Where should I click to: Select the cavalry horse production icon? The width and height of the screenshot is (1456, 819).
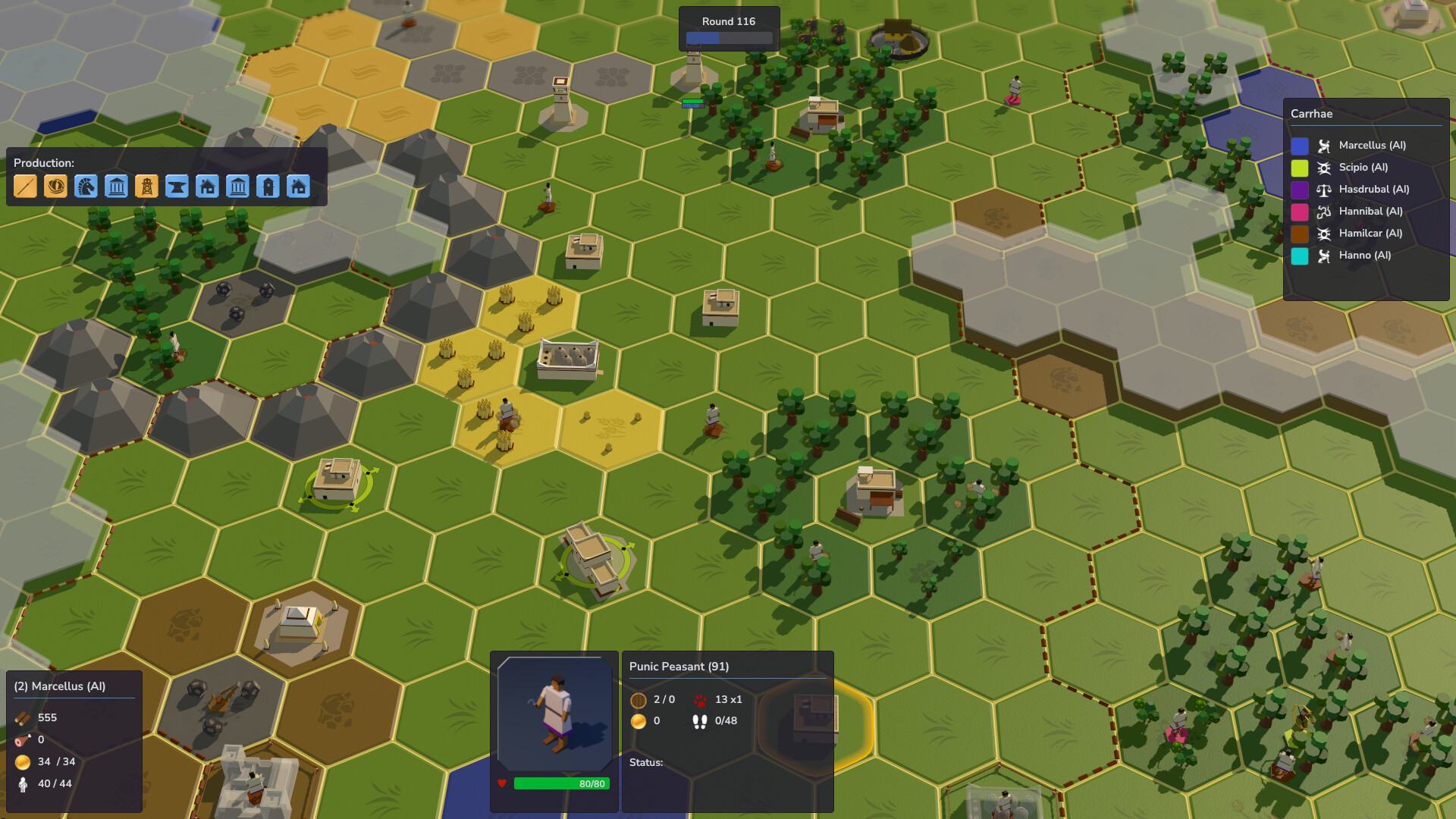click(86, 186)
